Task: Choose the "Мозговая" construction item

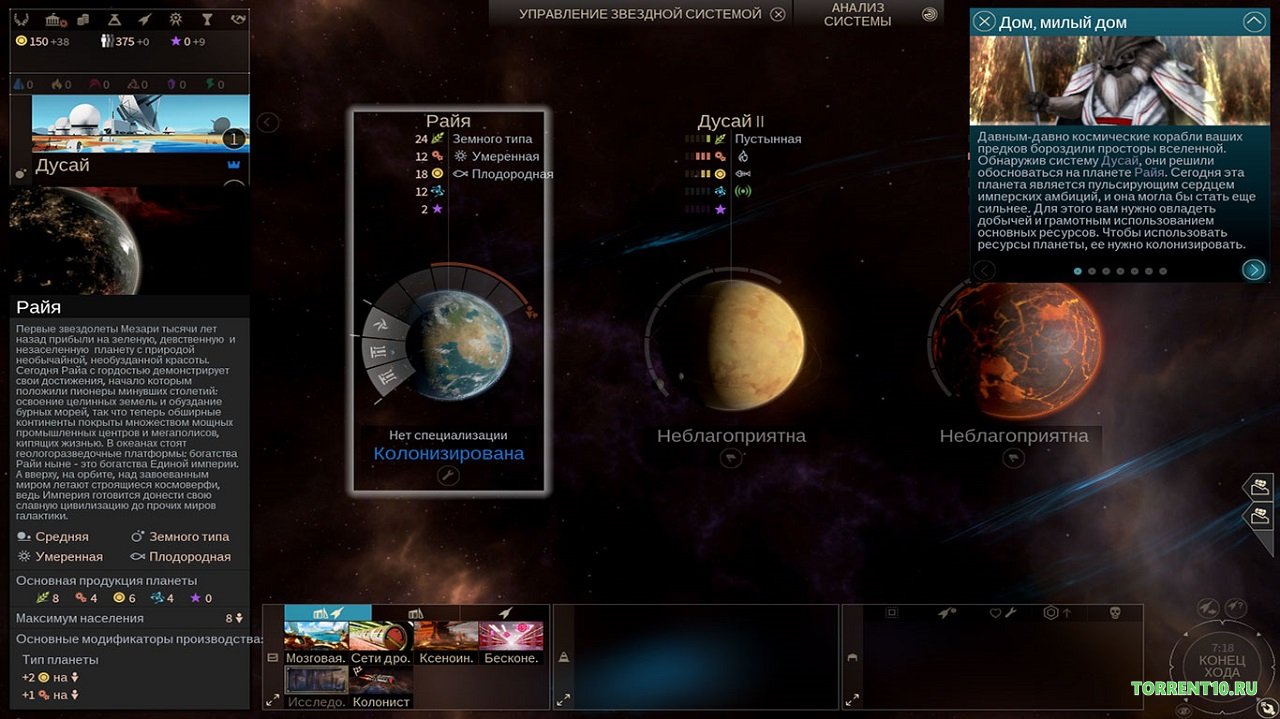Action: pos(316,640)
